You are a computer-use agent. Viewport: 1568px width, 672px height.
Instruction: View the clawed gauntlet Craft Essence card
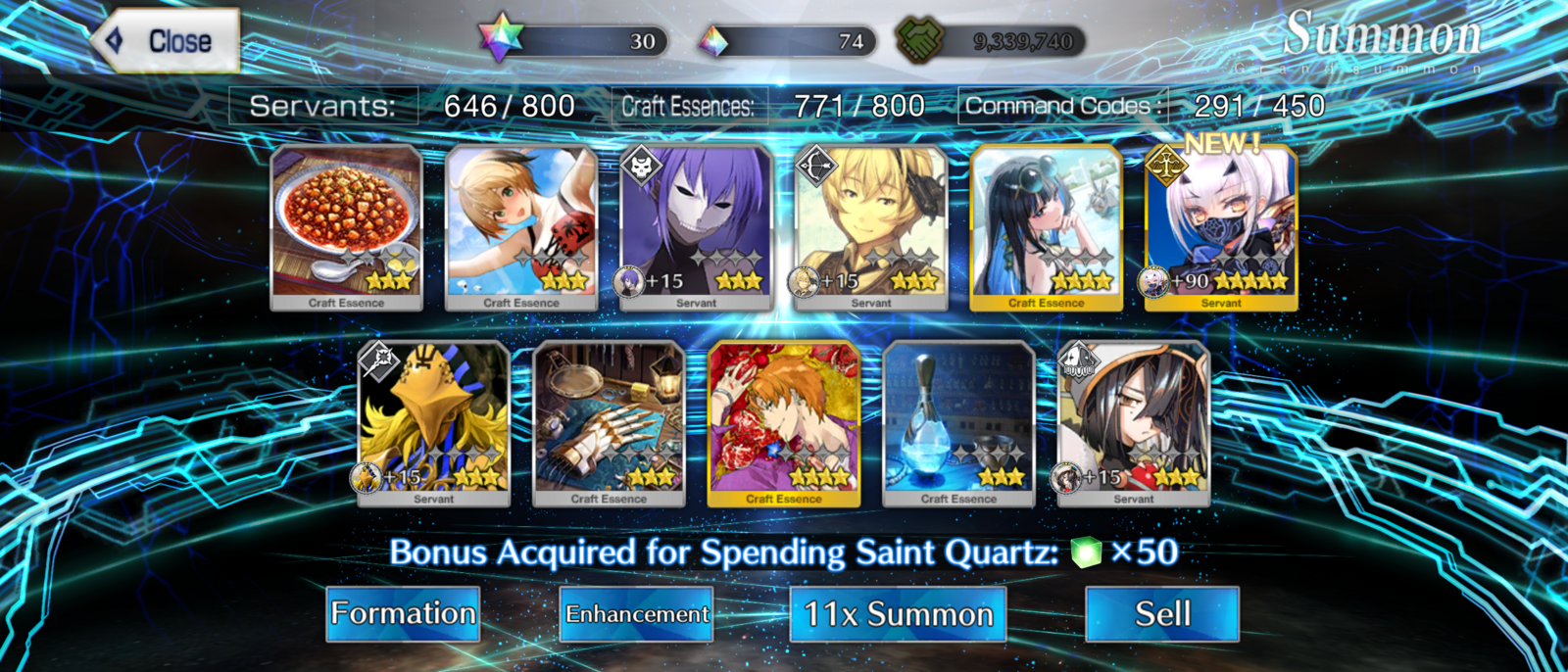coord(609,423)
